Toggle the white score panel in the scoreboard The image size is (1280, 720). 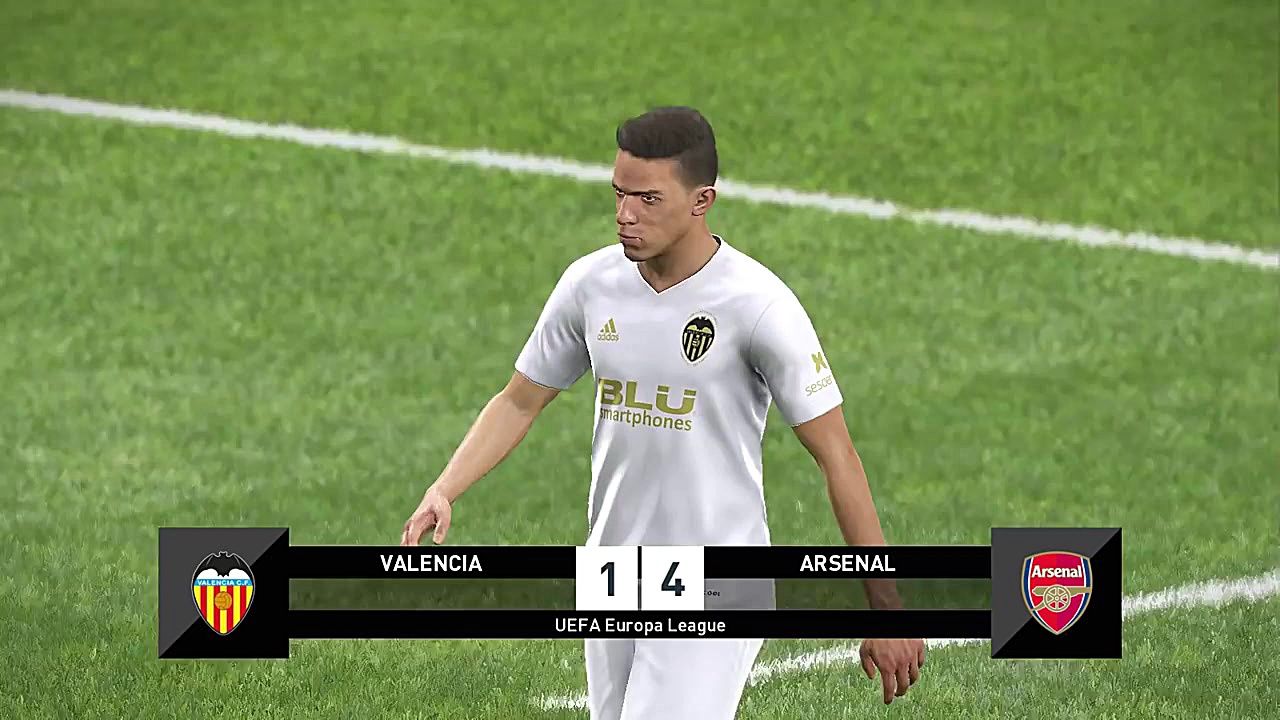640,580
